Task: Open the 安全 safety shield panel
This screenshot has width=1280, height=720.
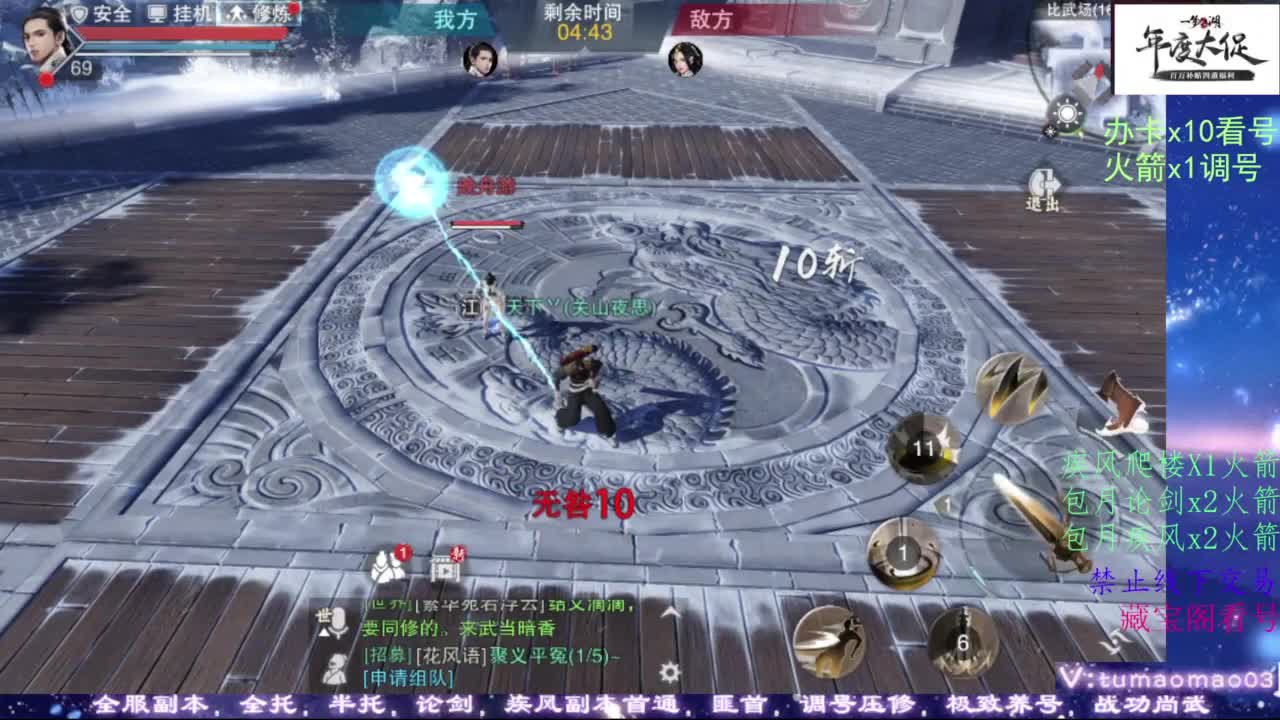Action: [x=100, y=15]
